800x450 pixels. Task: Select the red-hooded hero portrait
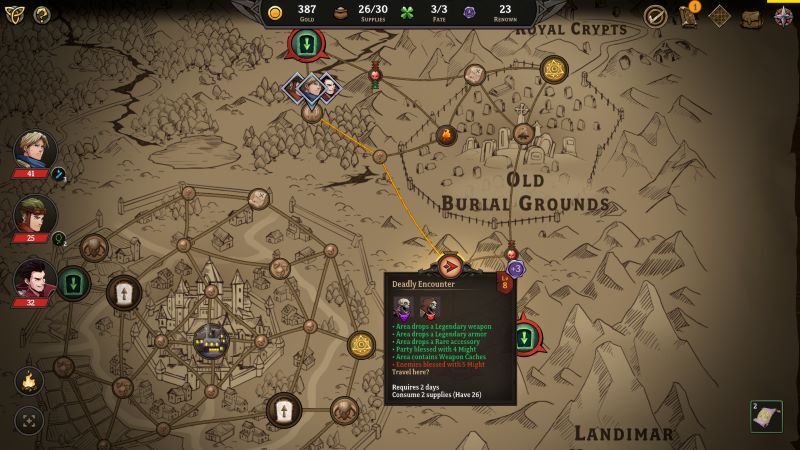[x=34, y=214]
